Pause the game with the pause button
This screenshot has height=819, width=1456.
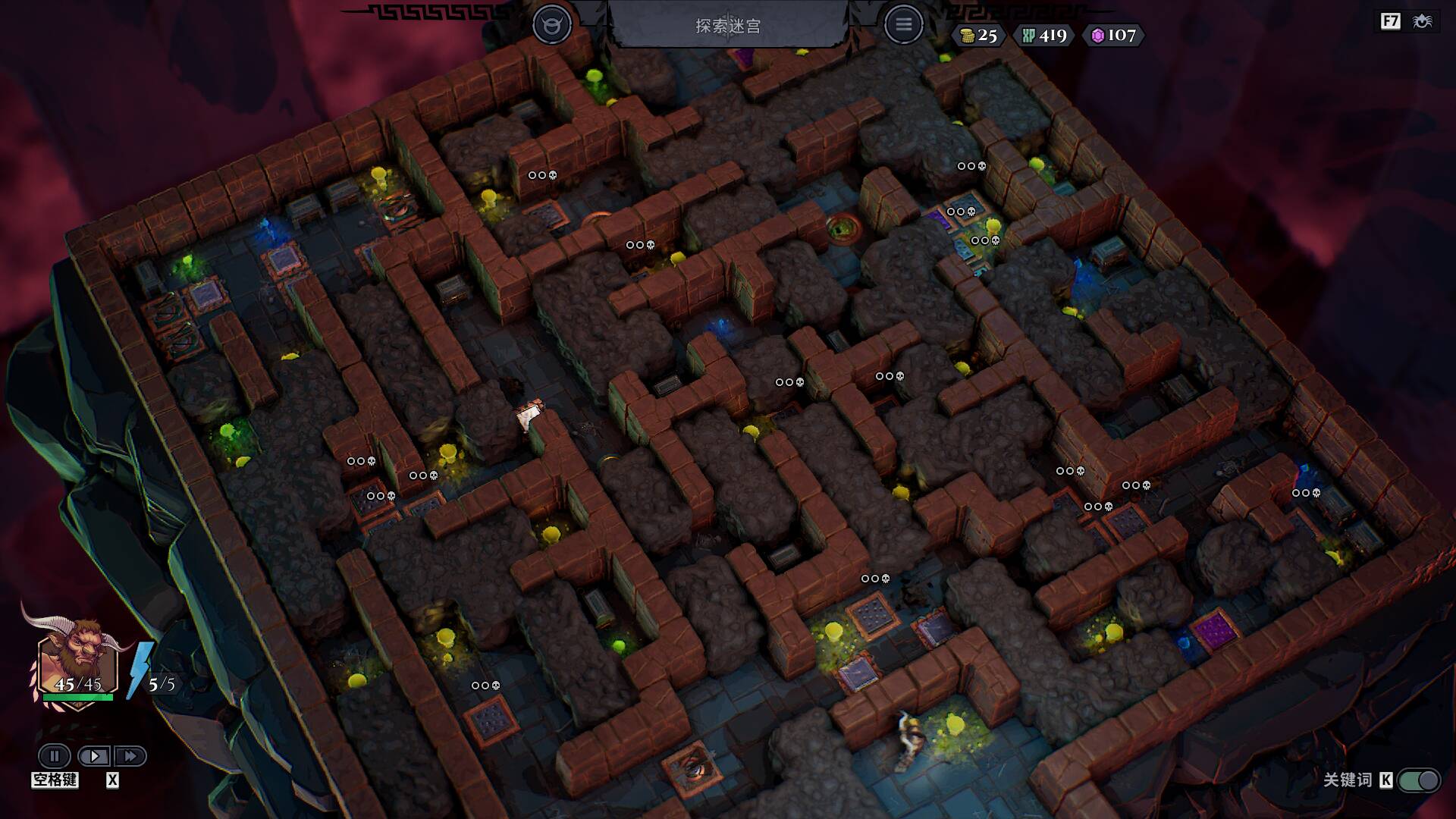pyautogui.click(x=55, y=756)
